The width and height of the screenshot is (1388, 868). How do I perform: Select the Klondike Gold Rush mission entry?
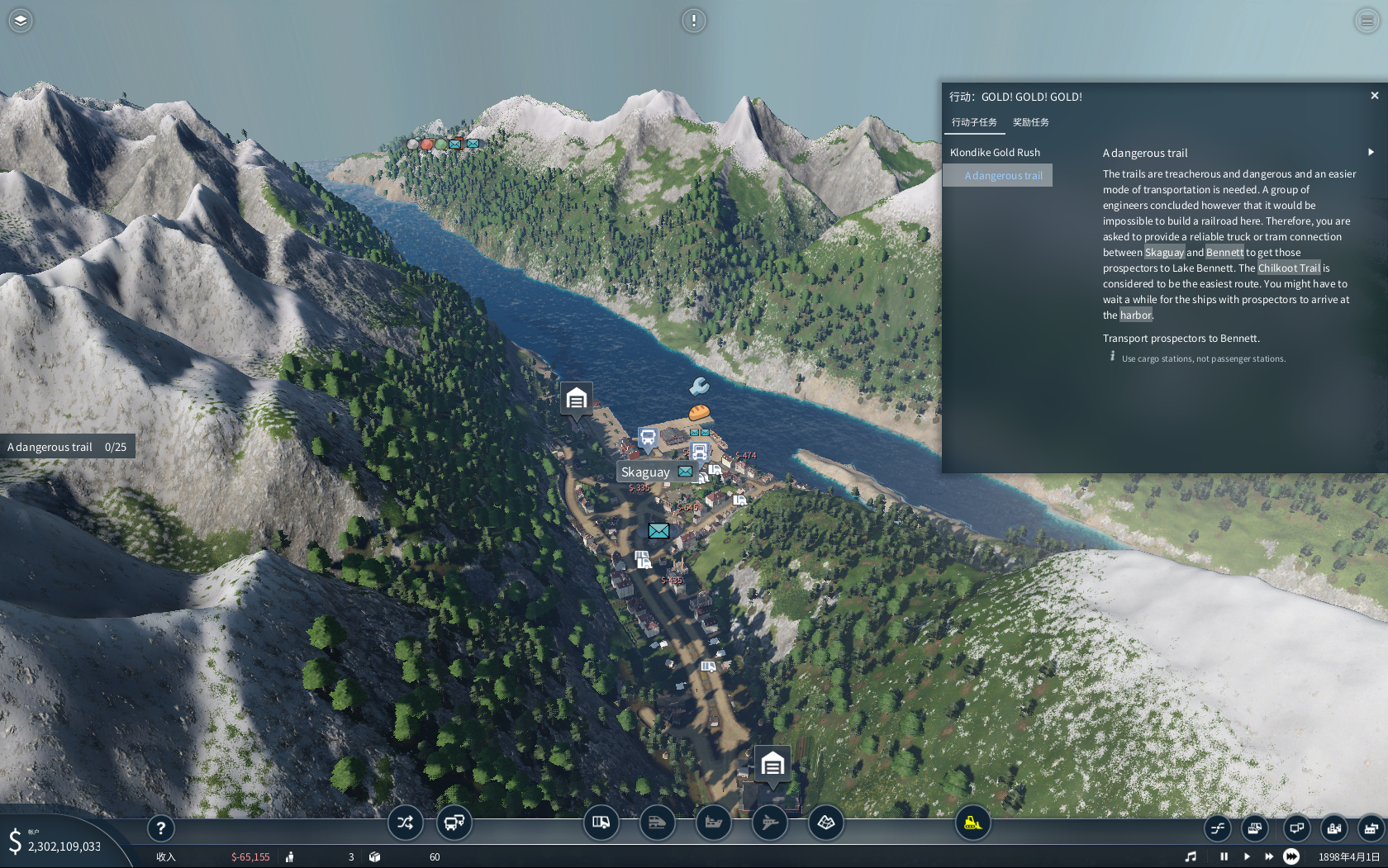tap(995, 153)
